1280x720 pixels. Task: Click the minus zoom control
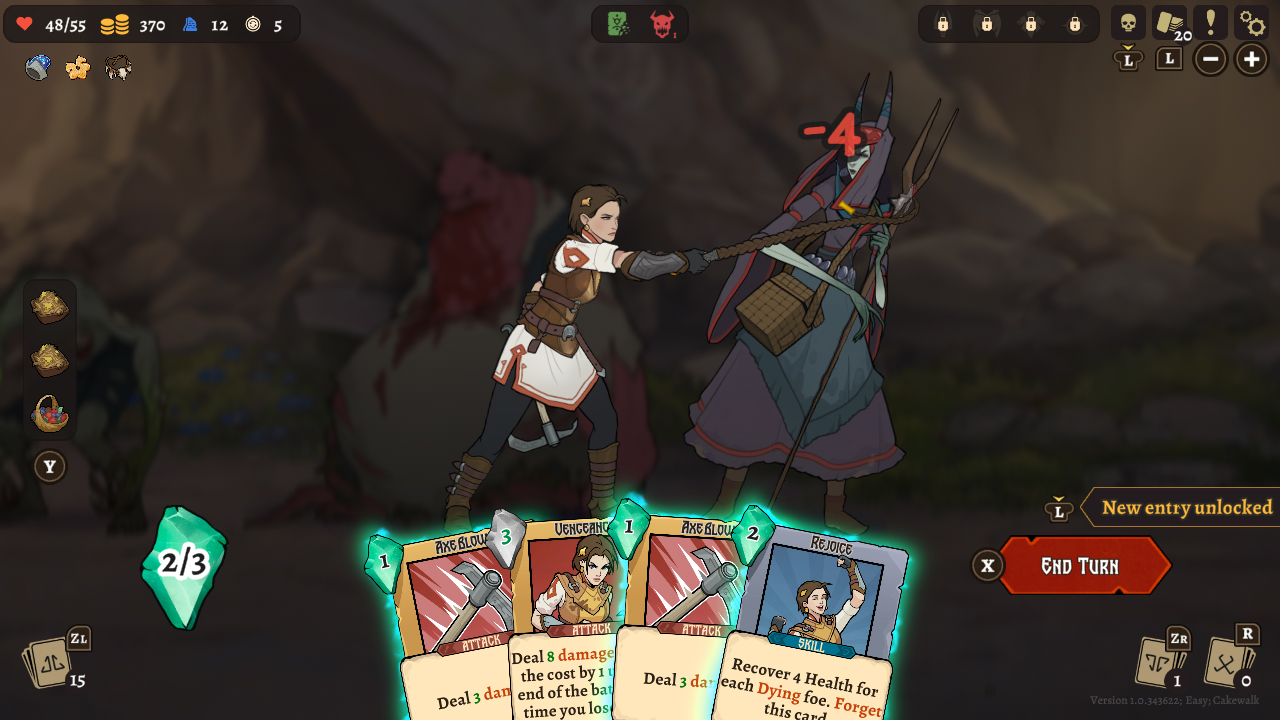[1211, 59]
